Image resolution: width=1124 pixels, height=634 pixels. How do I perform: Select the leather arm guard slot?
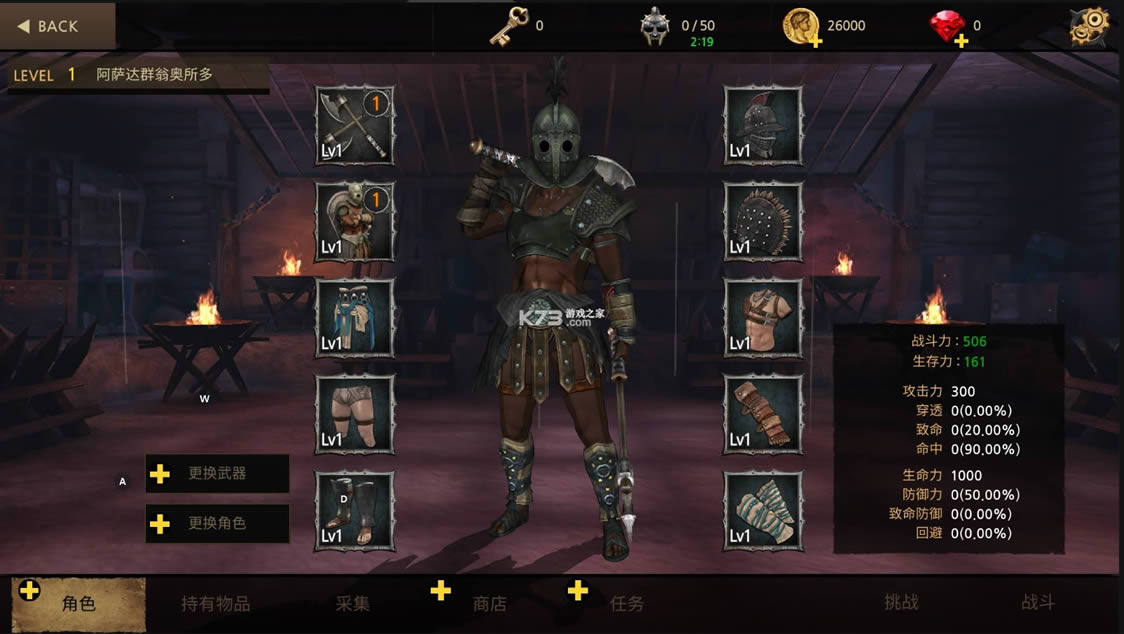763,413
